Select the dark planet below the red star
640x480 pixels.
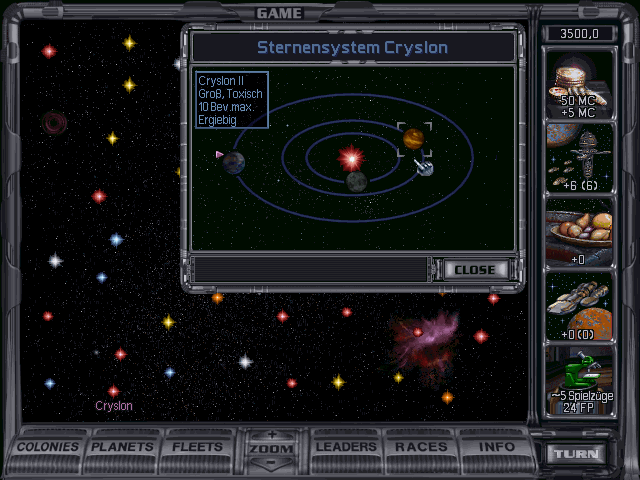(356, 181)
